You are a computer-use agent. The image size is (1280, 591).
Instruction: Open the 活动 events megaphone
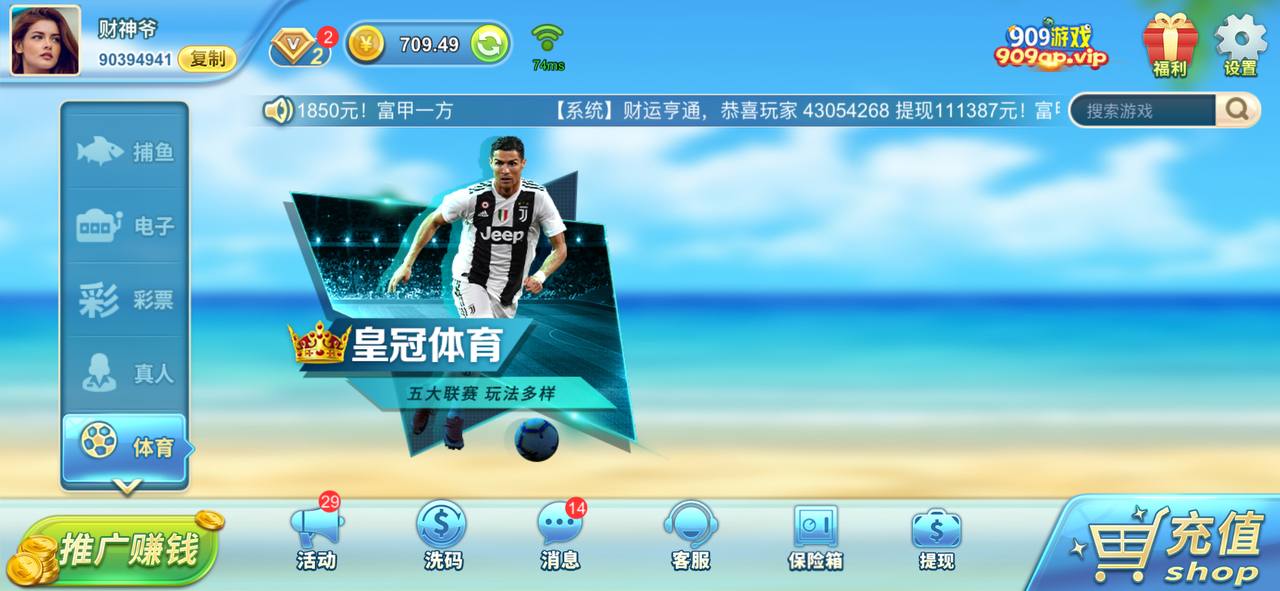coord(316,537)
